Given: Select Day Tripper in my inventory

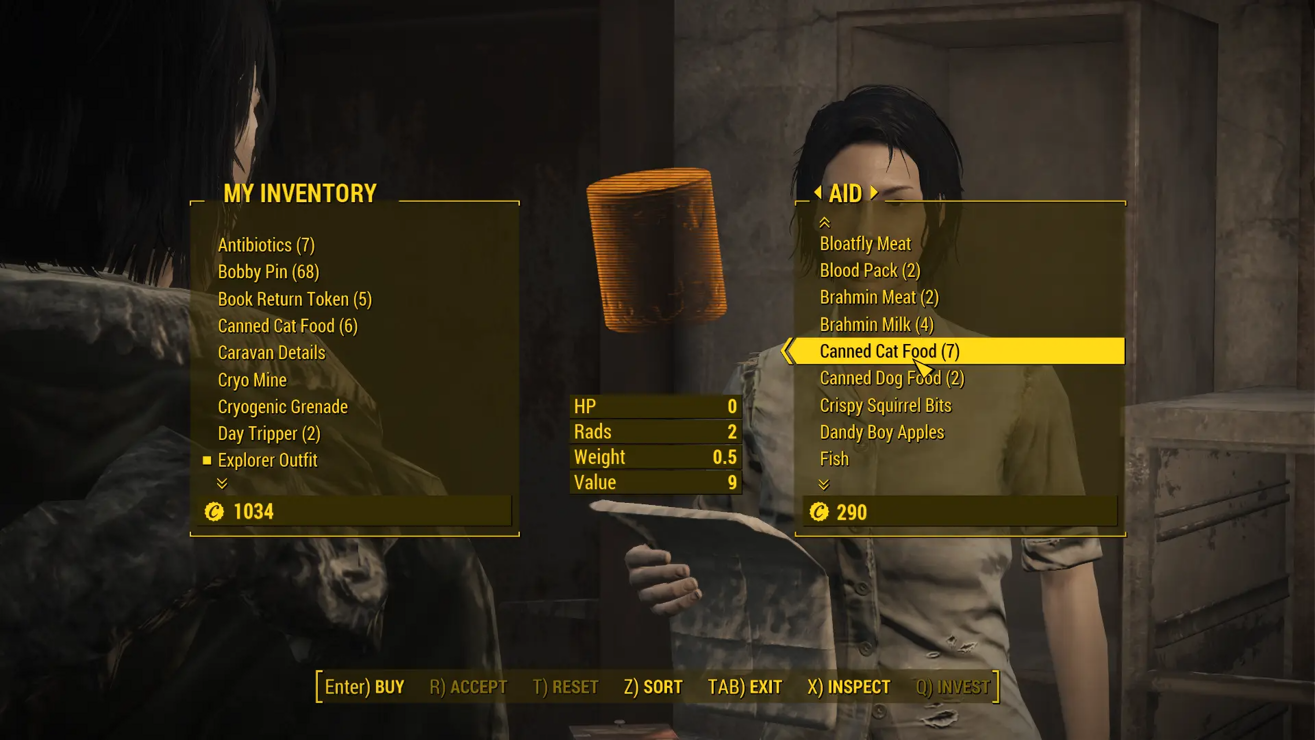Looking at the screenshot, I should pyautogui.click(x=269, y=434).
